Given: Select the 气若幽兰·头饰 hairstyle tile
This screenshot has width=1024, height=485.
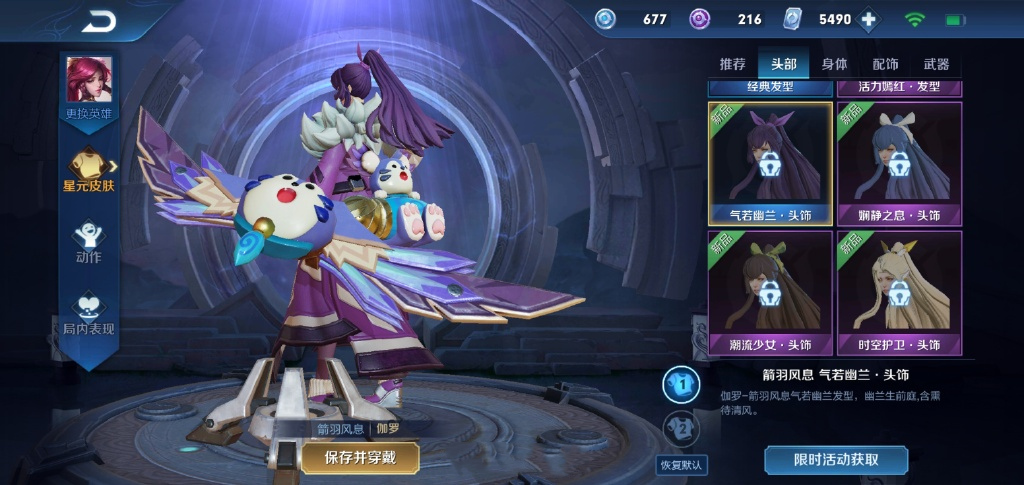Looking at the screenshot, I should (x=770, y=163).
